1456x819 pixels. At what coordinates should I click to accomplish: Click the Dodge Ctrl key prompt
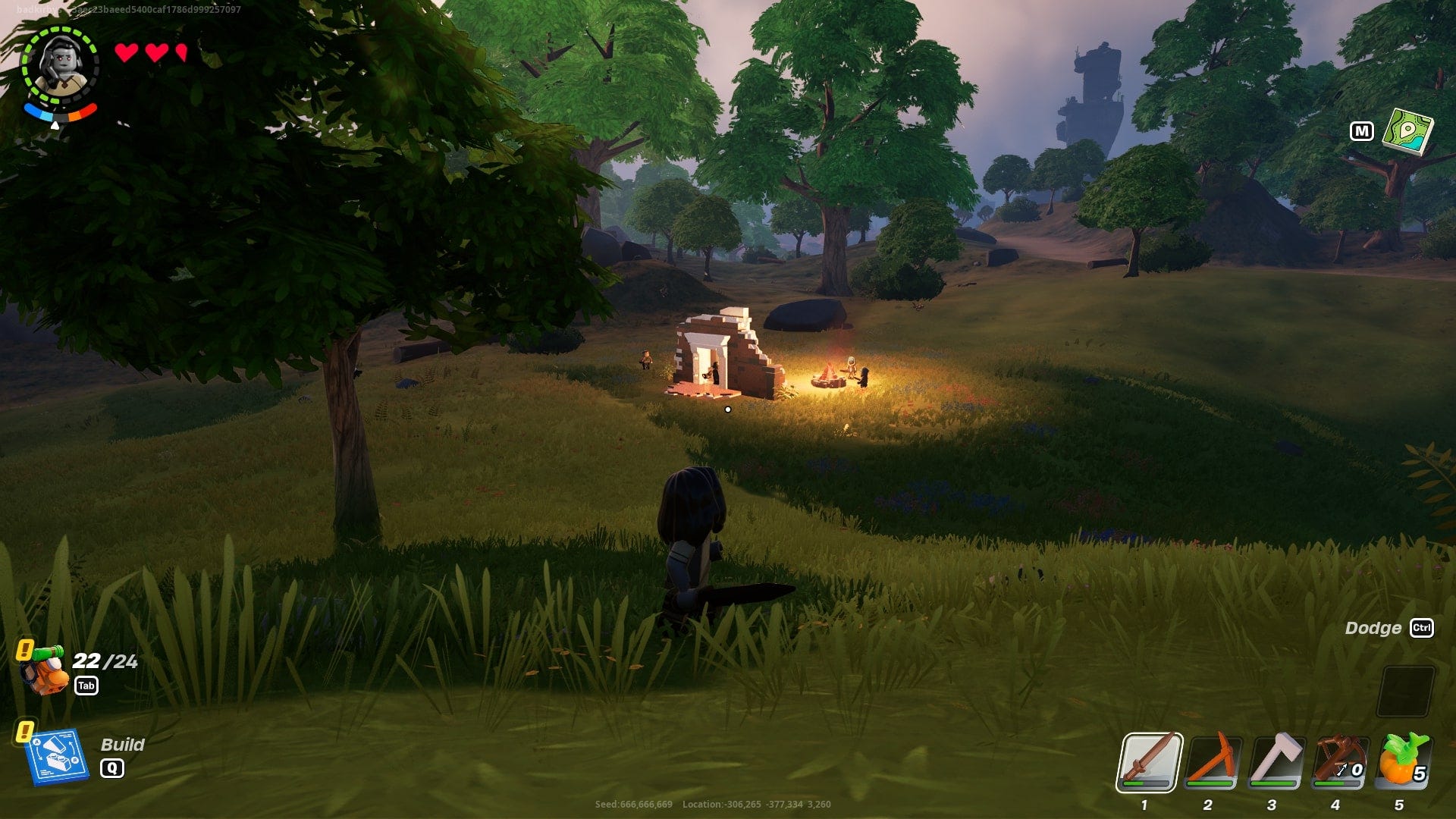[1423, 629]
